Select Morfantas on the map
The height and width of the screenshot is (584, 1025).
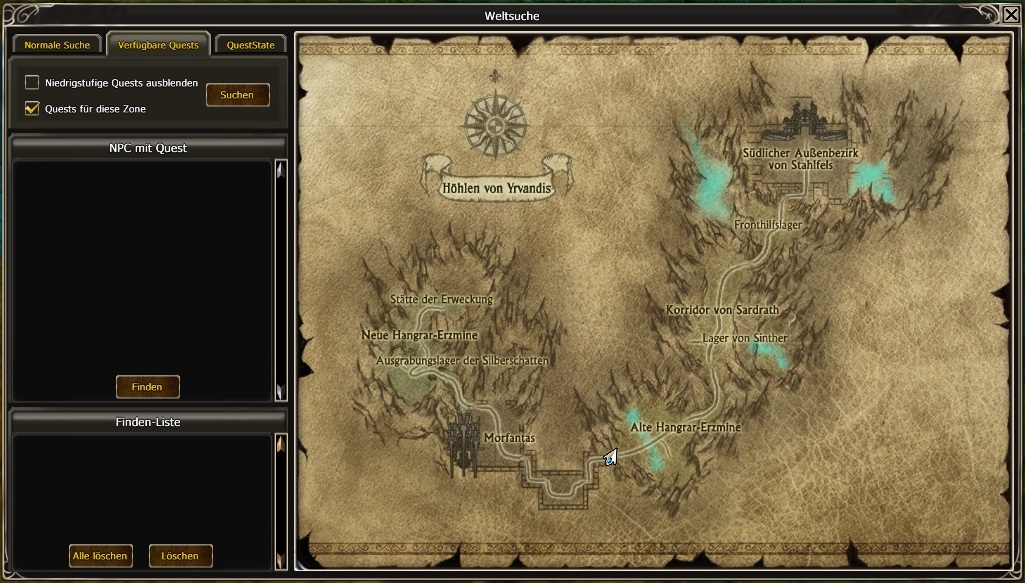[x=509, y=438]
